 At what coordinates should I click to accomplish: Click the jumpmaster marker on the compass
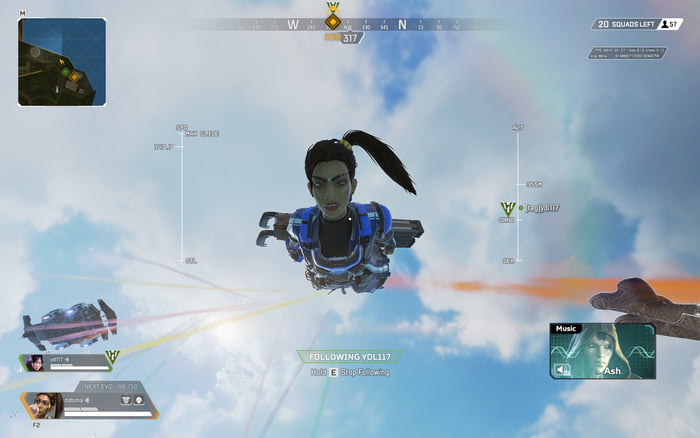[x=333, y=18]
